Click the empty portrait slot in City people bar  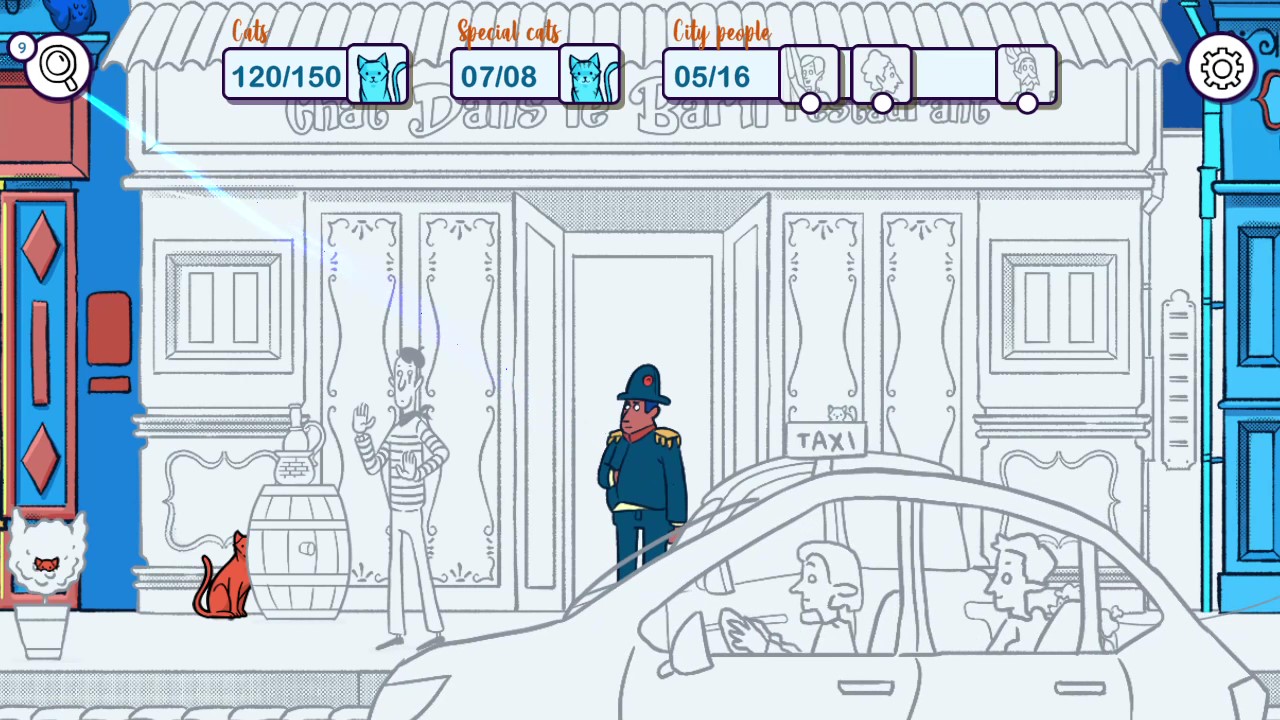click(957, 73)
